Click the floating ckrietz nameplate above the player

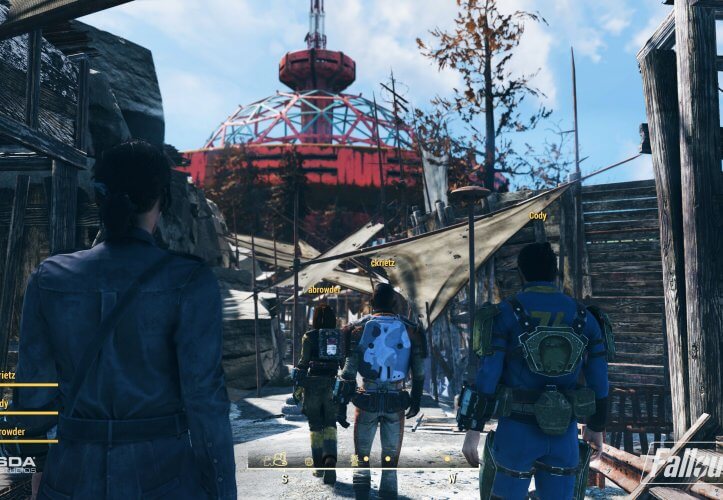tap(382, 264)
